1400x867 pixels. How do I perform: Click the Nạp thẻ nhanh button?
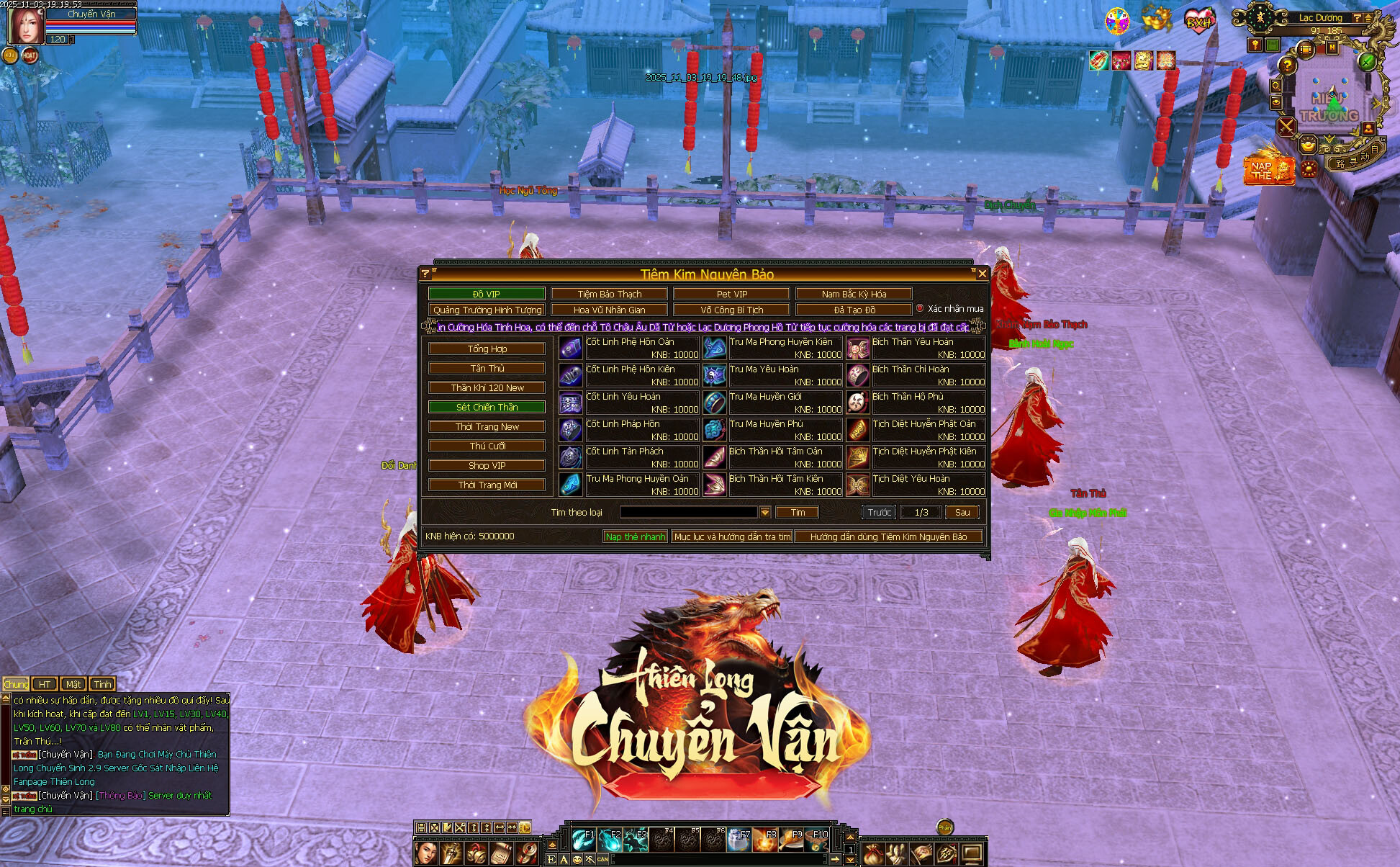(635, 536)
